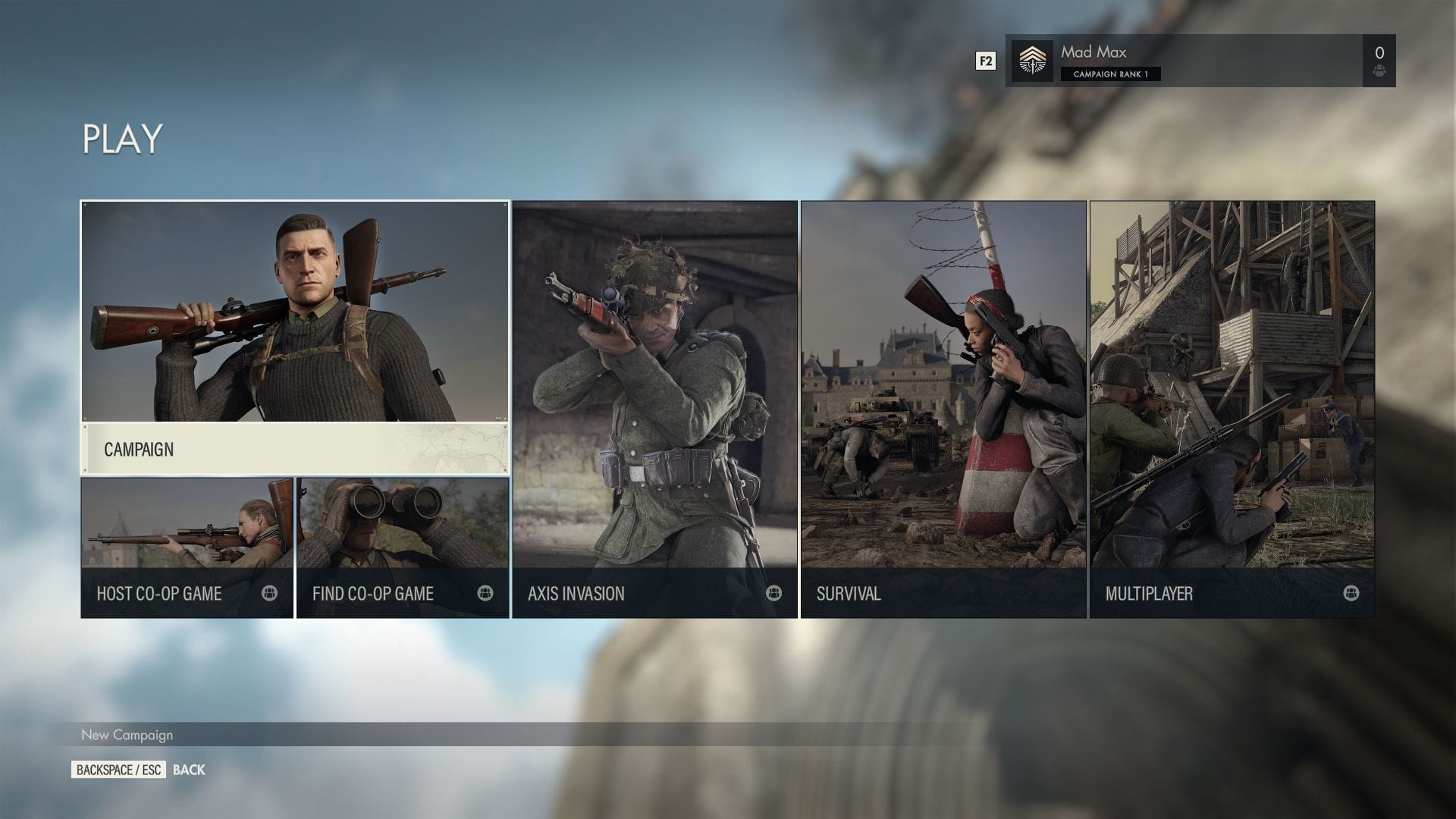Select the Campaign mode tile
This screenshot has height=819, width=1456.
pyautogui.click(x=295, y=337)
